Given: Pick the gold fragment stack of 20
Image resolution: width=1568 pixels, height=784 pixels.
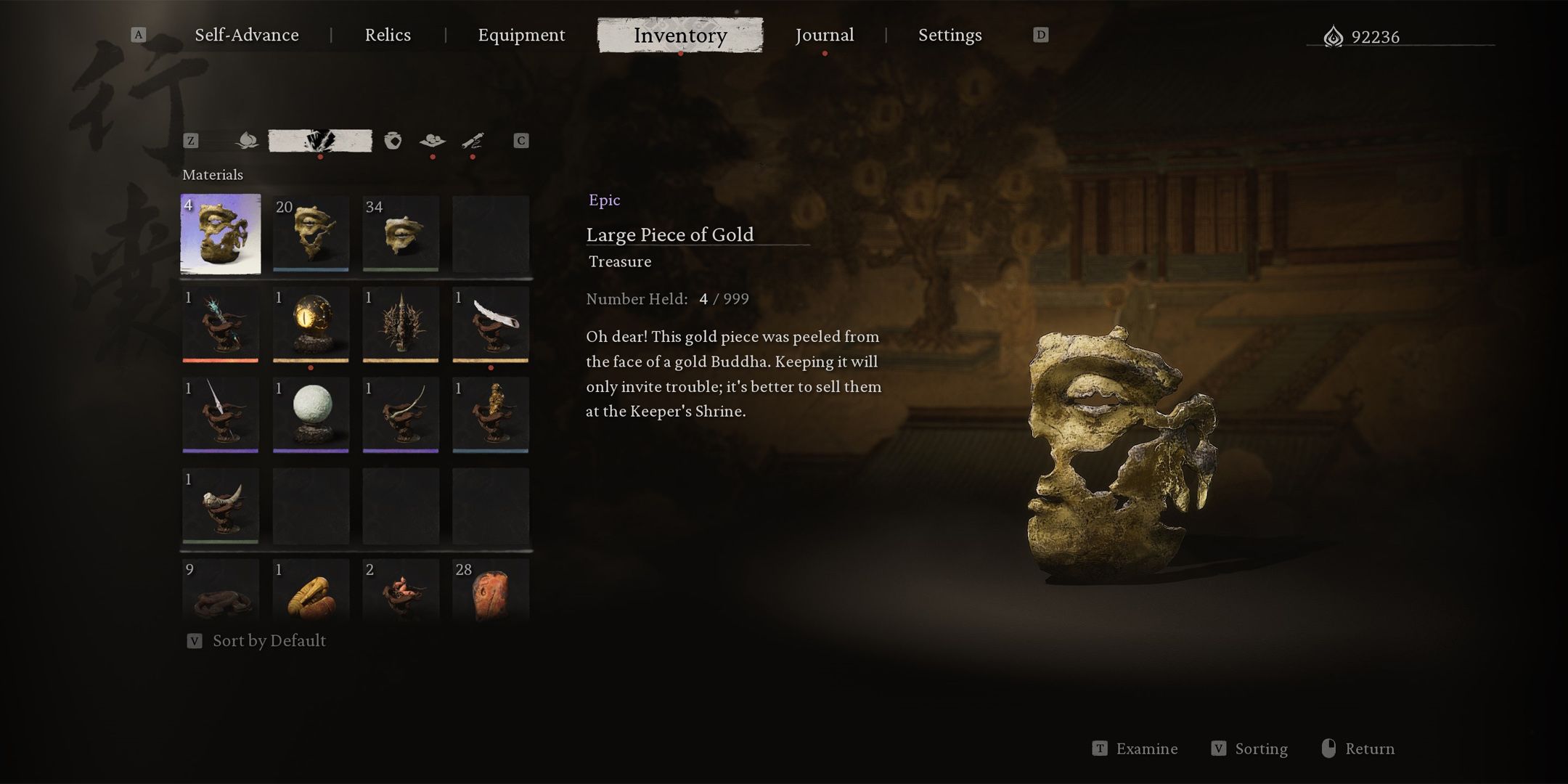Looking at the screenshot, I should click(x=311, y=234).
